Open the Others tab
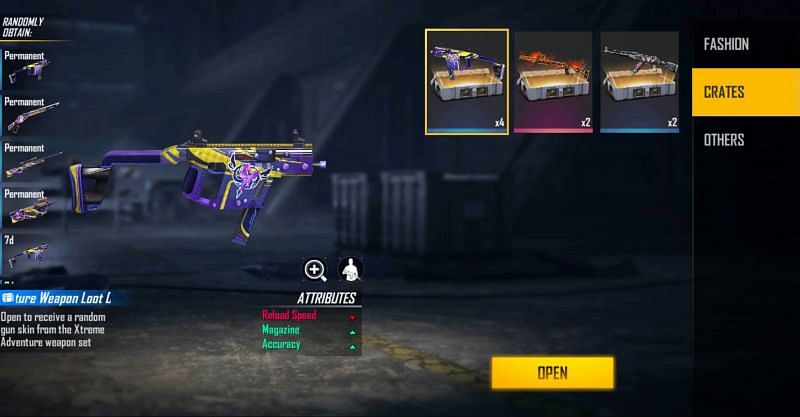The width and height of the screenshot is (800, 417). pyautogui.click(x=724, y=140)
